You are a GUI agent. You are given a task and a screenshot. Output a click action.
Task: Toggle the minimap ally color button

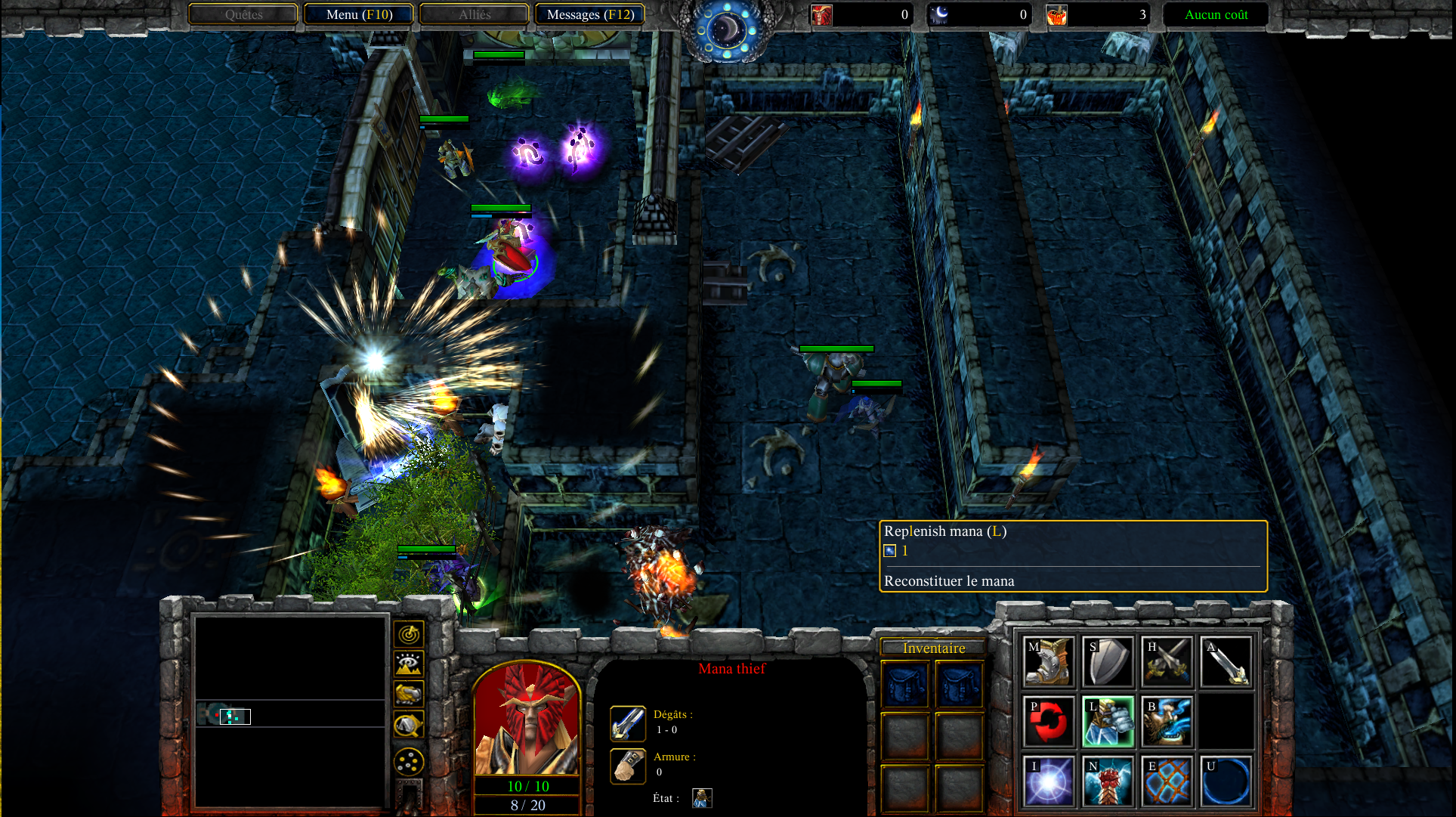409,694
